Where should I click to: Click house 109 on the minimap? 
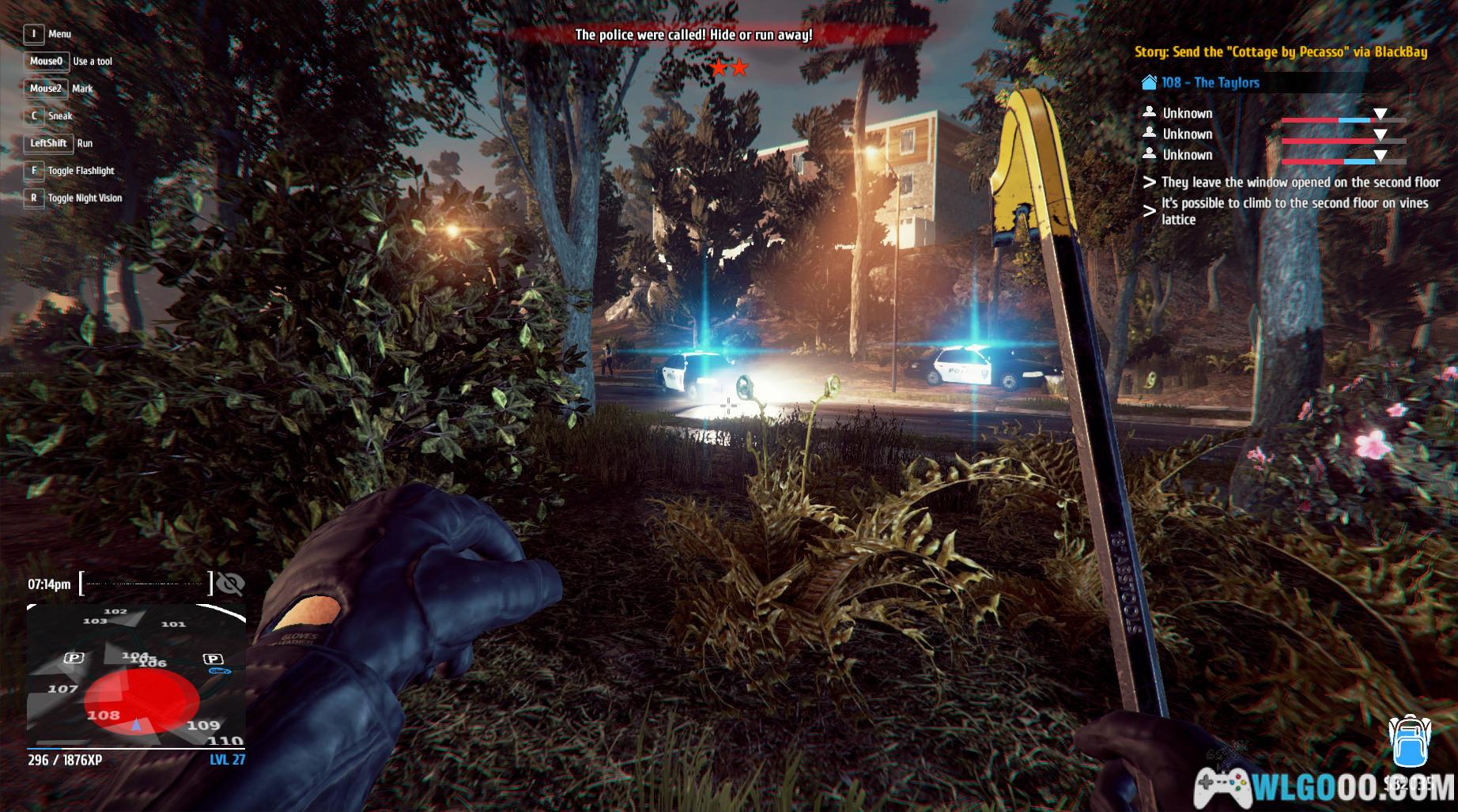[x=203, y=724]
